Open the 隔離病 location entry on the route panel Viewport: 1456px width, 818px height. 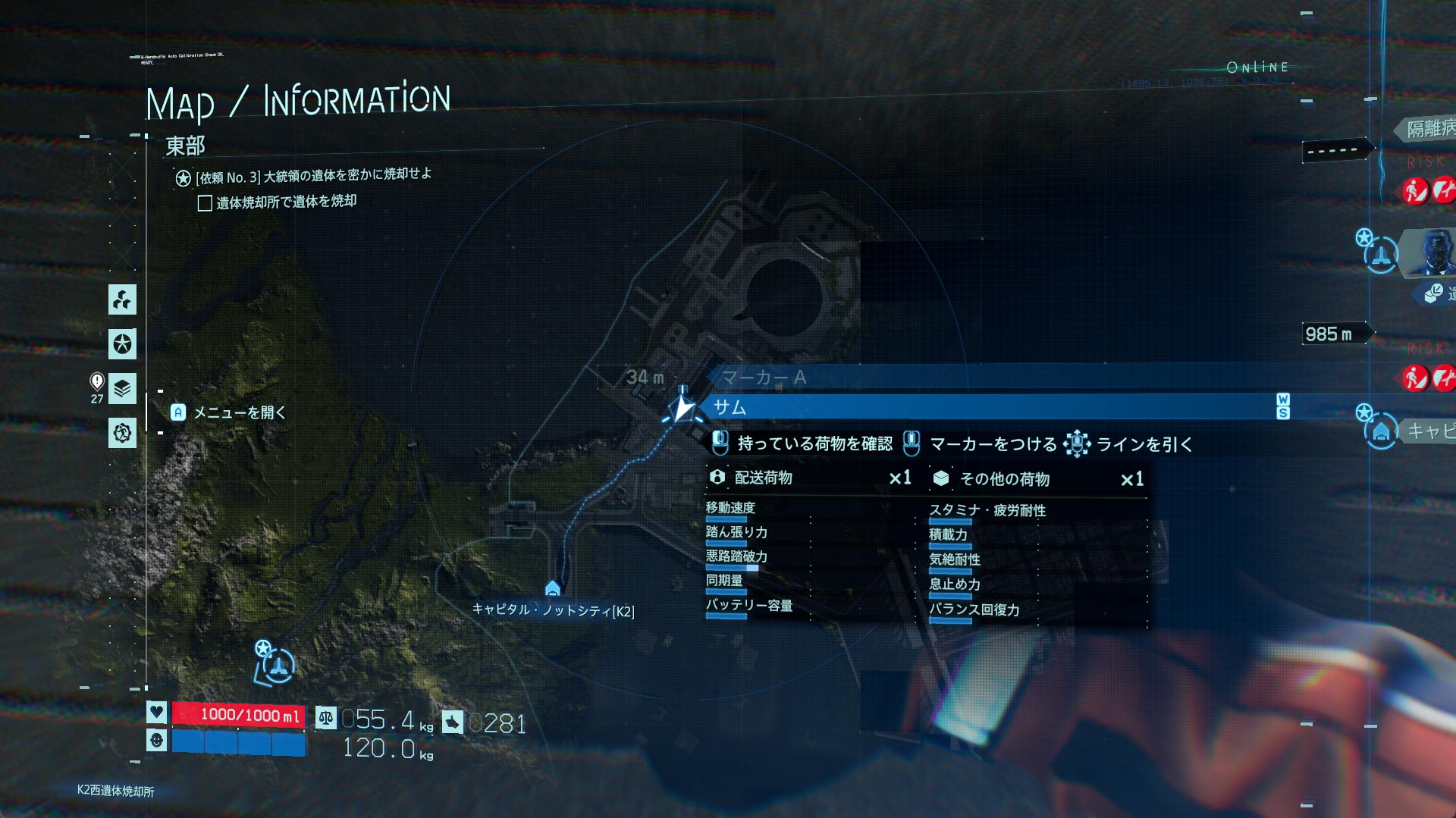tap(1429, 128)
